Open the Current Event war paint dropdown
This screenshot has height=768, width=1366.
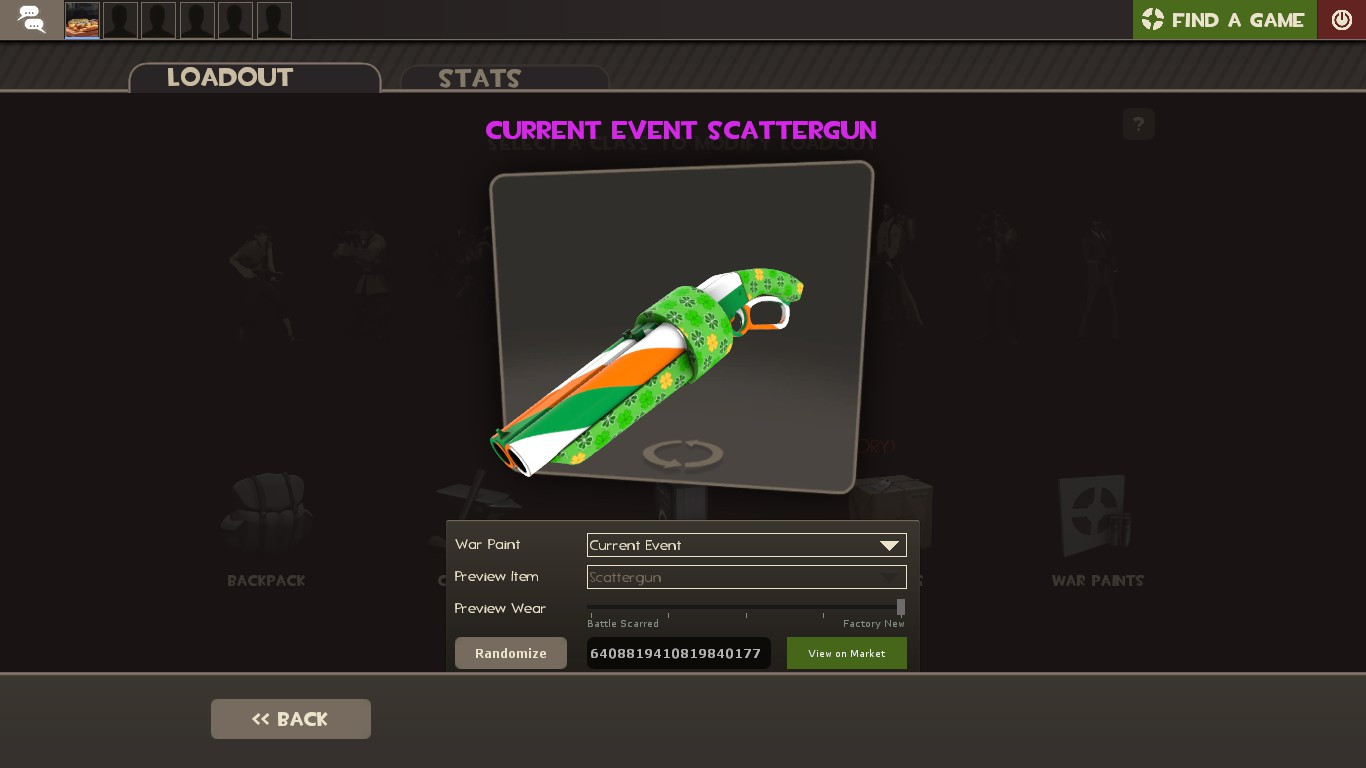click(746, 545)
